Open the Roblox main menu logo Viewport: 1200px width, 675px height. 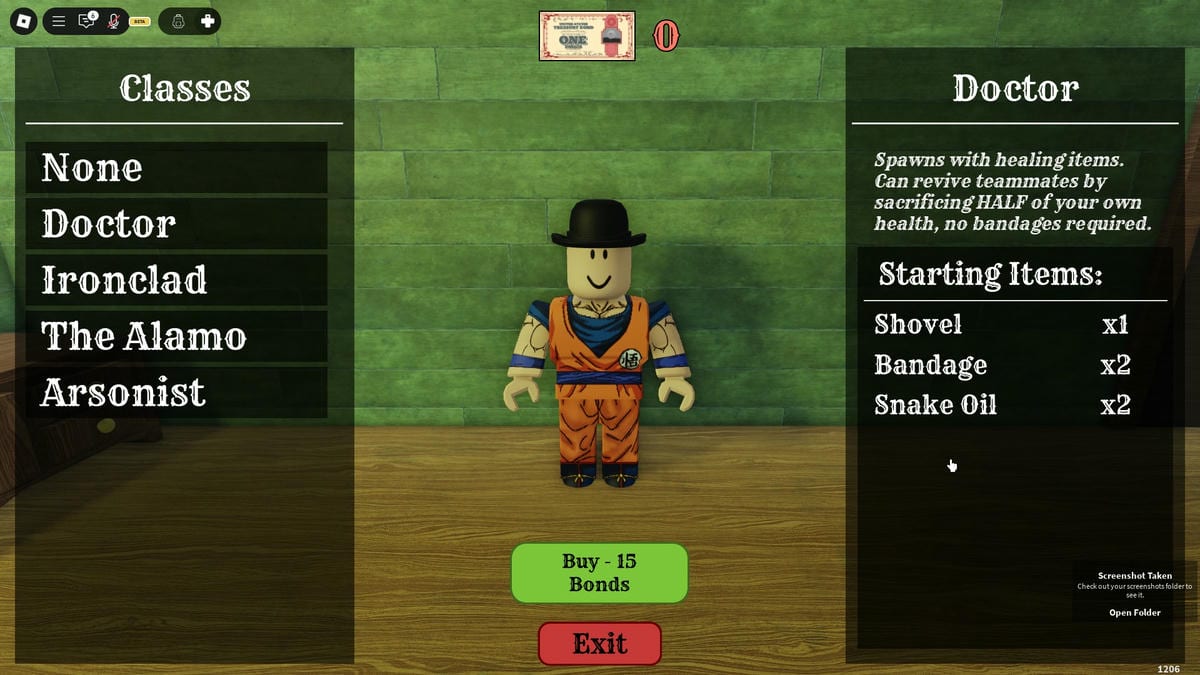[23, 21]
